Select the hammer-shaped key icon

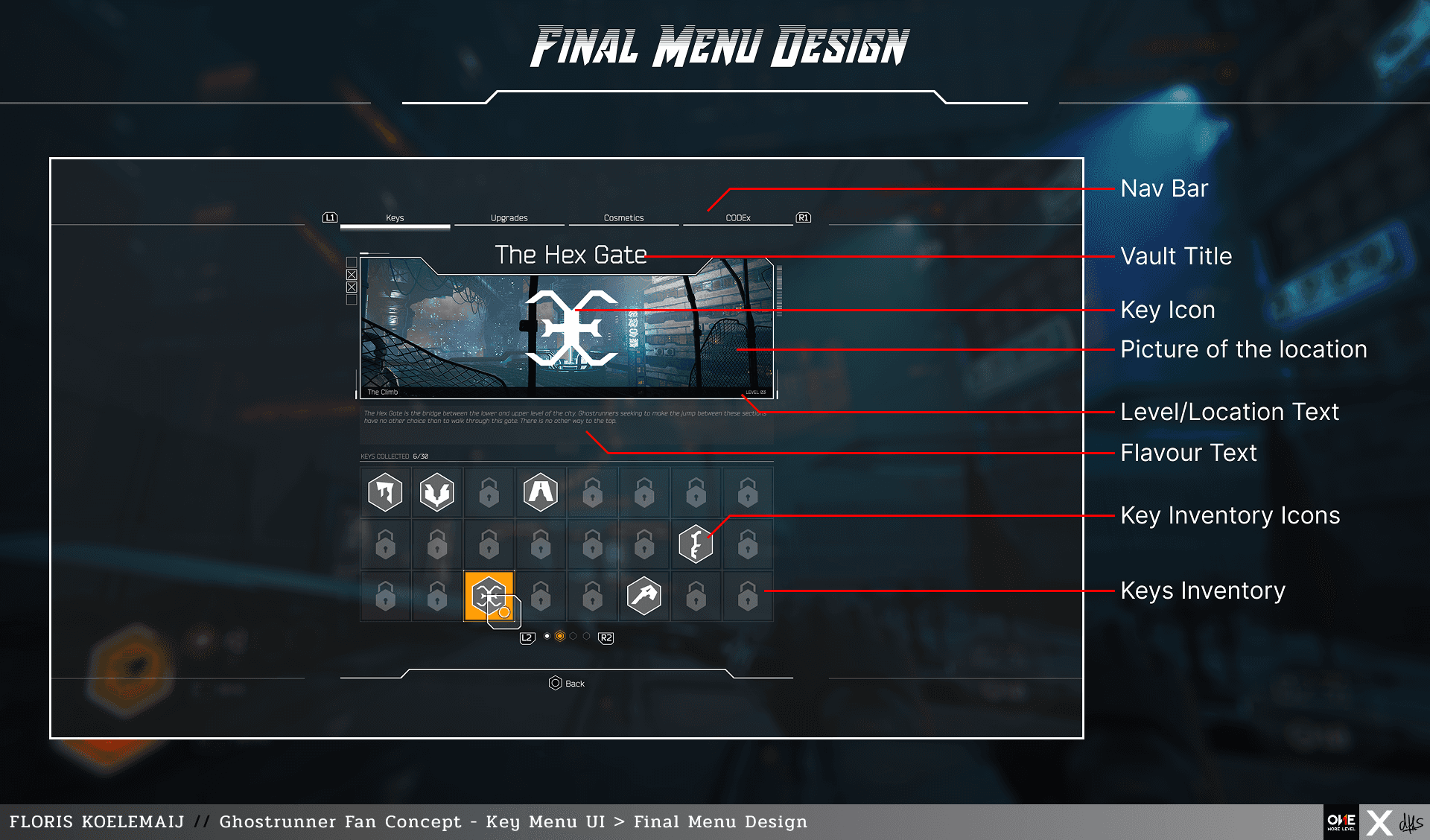[643, 596]
